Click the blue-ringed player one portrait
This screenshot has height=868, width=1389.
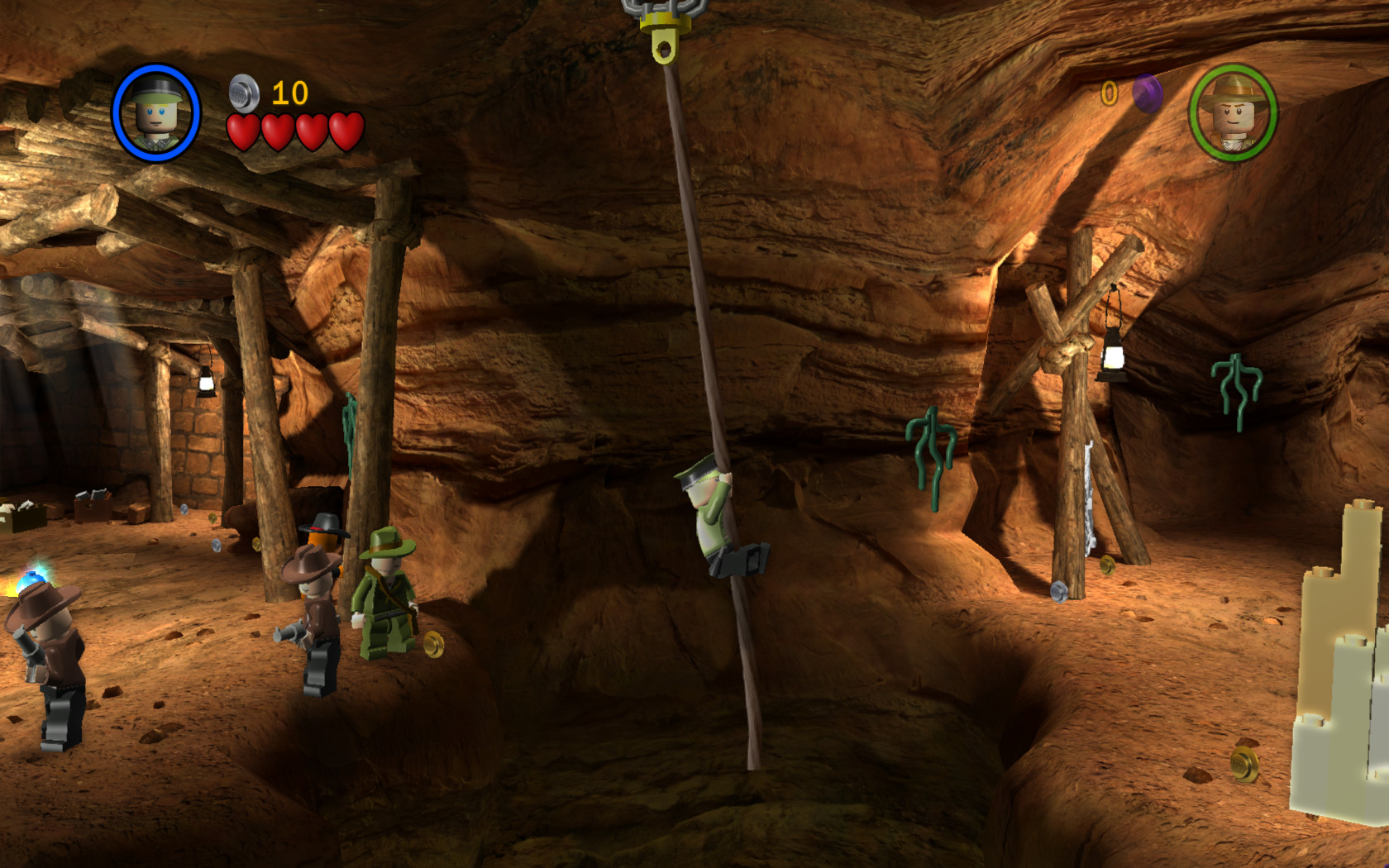157,112
